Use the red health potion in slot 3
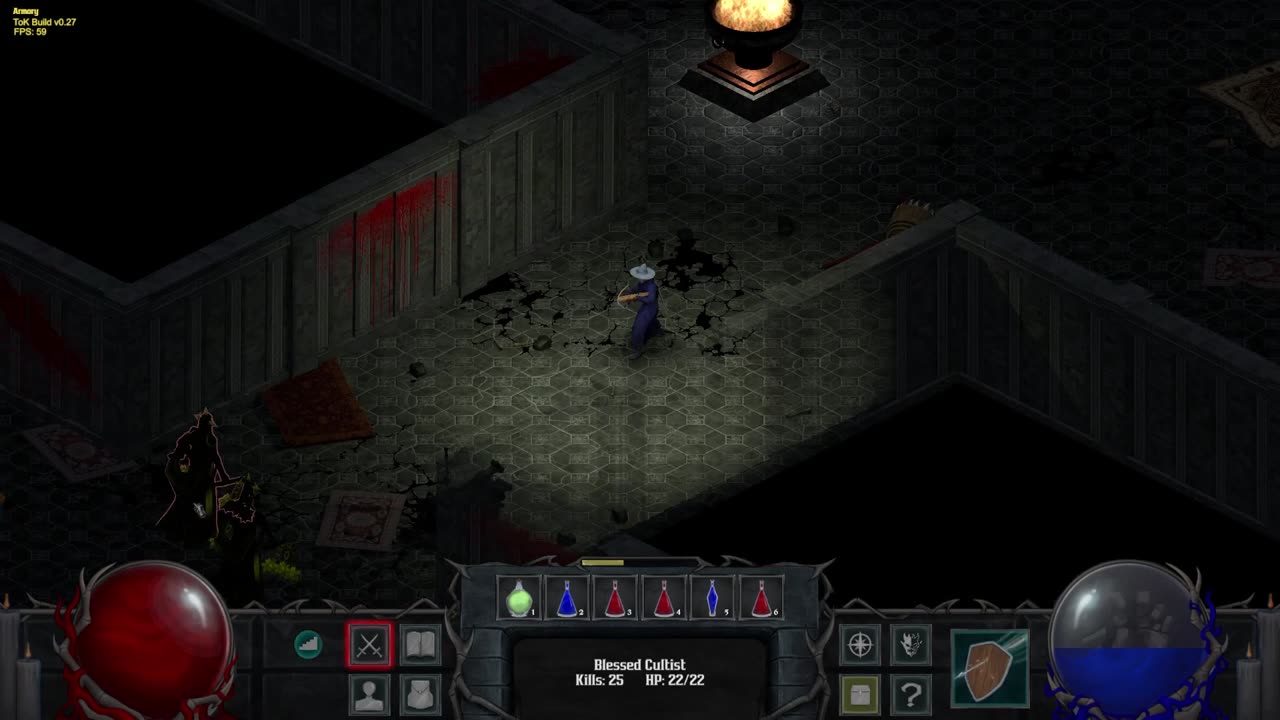Screen dimensions: 1280x720 [616, 599]
